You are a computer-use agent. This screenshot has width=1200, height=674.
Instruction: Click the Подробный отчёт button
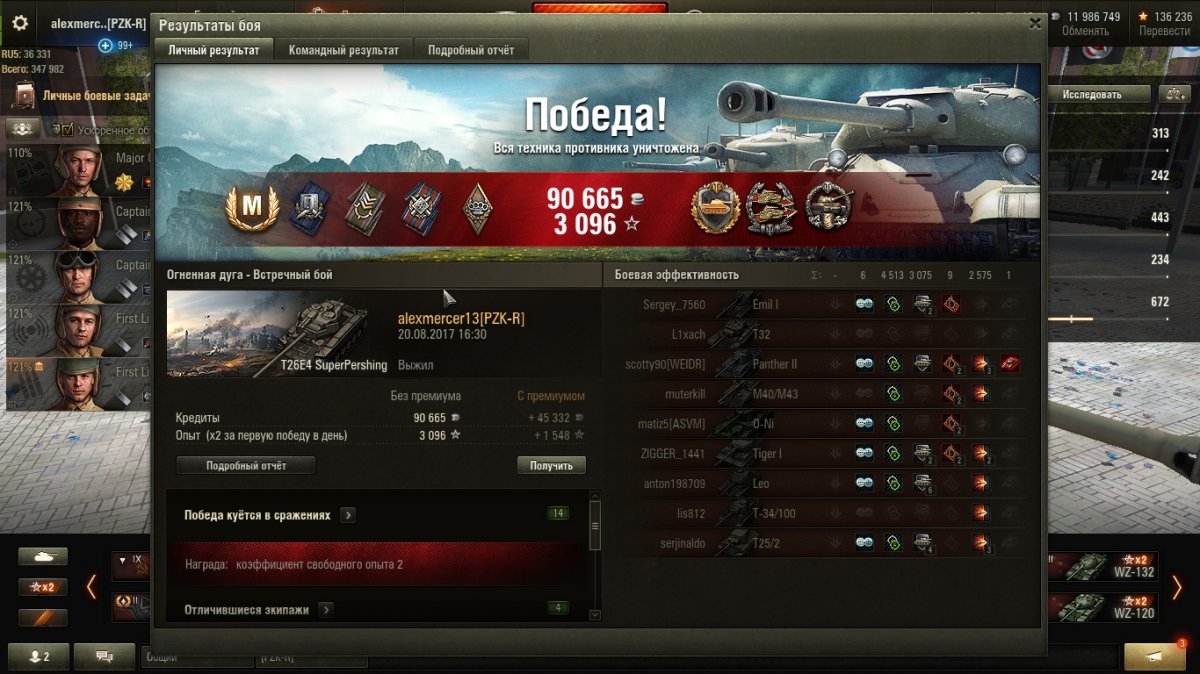click(246, 466)
